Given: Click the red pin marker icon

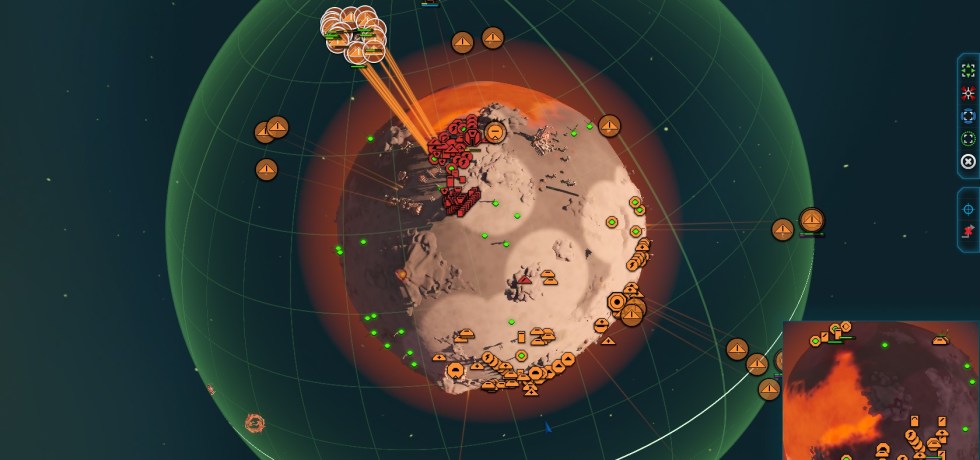Looking at the screenshot, I should pyautogui.click(x=968, y=232).
